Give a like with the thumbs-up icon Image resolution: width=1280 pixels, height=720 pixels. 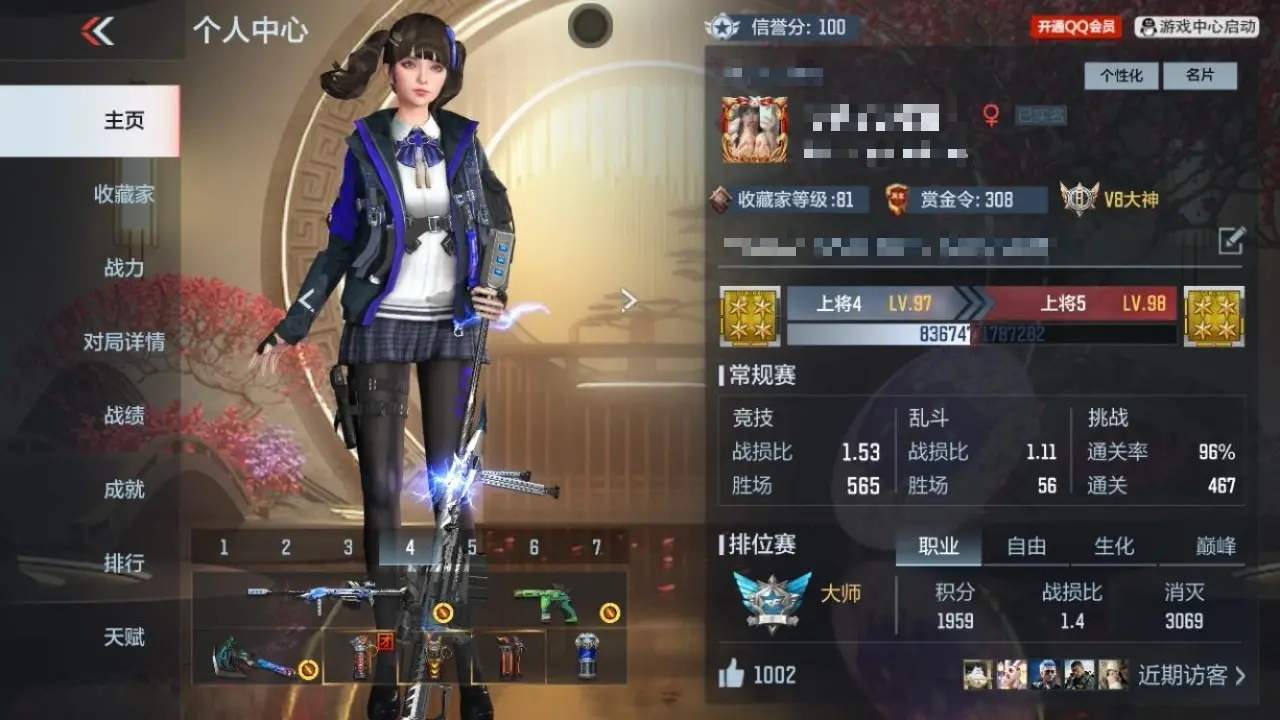(732, 675)
